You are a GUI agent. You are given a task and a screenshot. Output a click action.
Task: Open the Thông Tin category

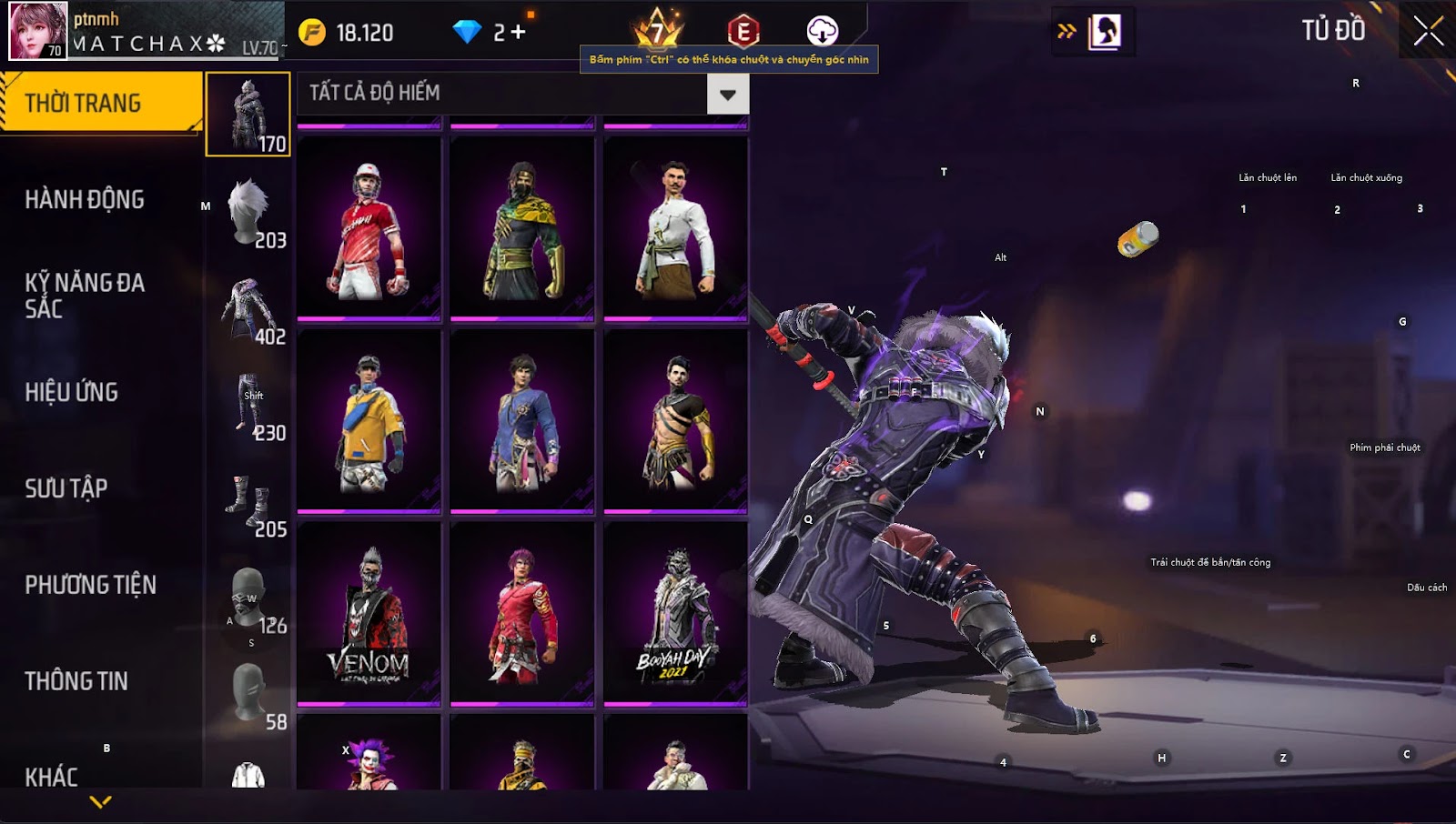[76, 681]
